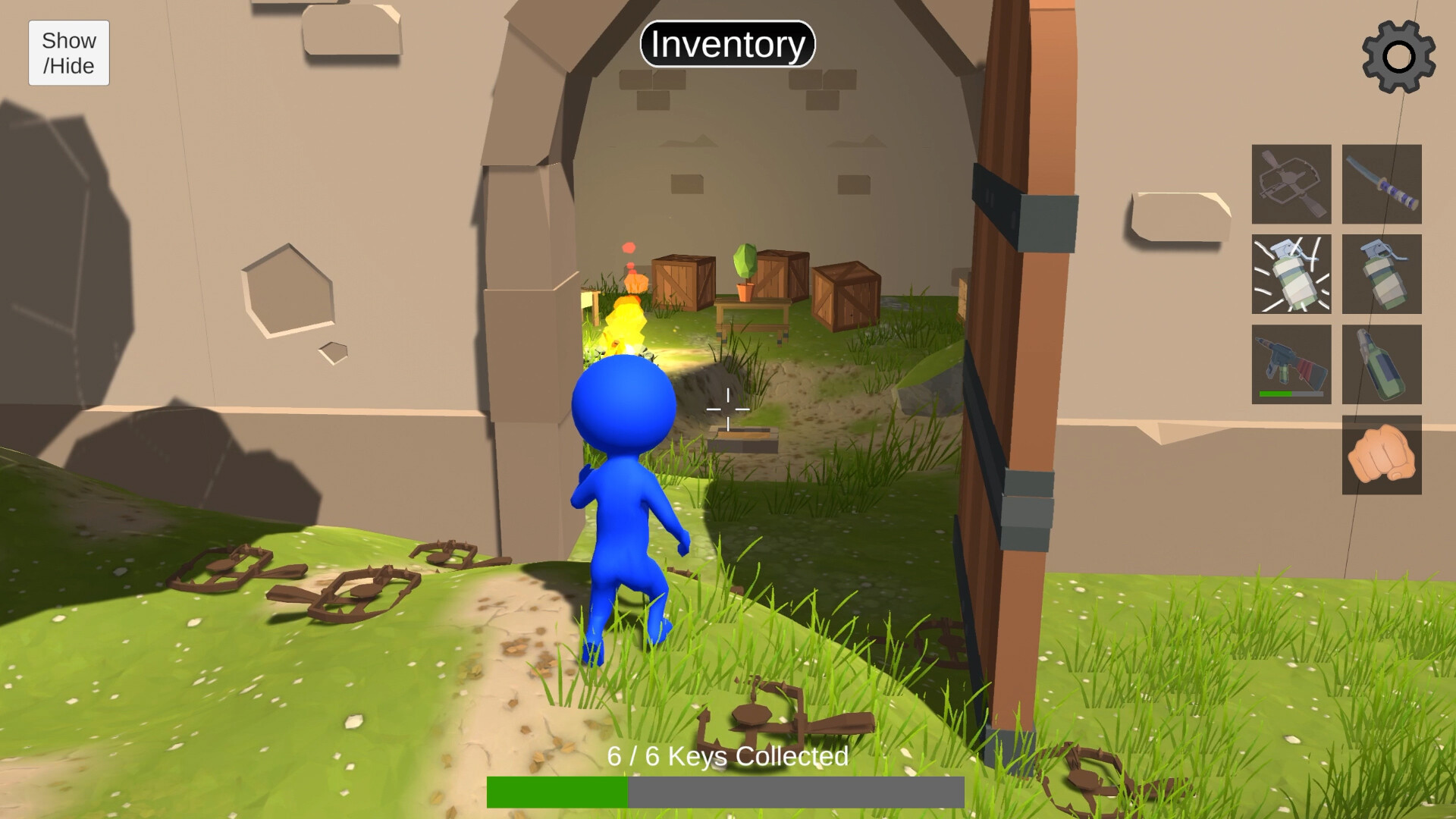This screenshot has width=1456, height=819.
Task: Toggle the Show/Hide panel
Action: coord(68,52)
